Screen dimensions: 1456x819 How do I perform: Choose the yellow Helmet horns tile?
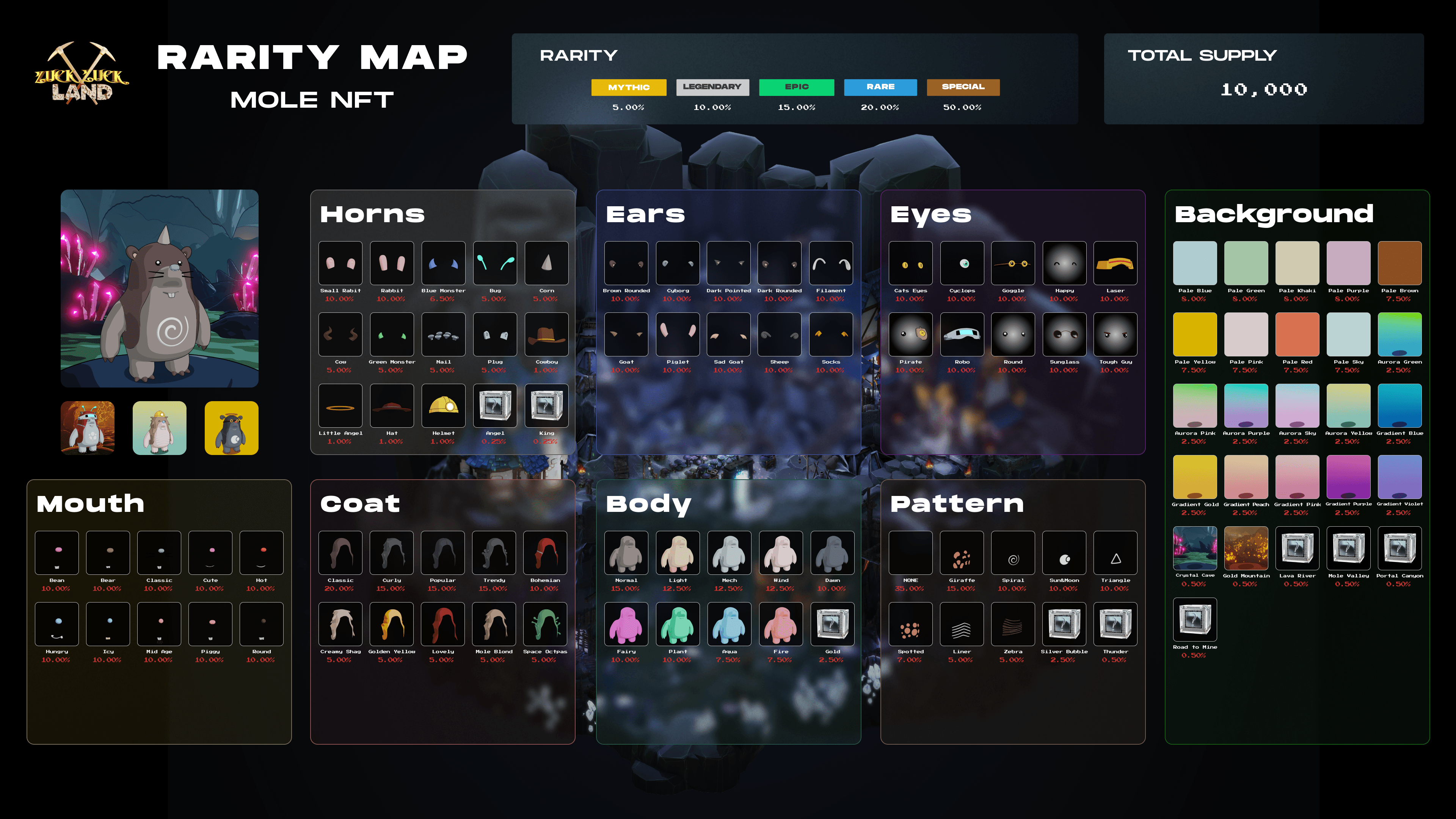point(443,406)
